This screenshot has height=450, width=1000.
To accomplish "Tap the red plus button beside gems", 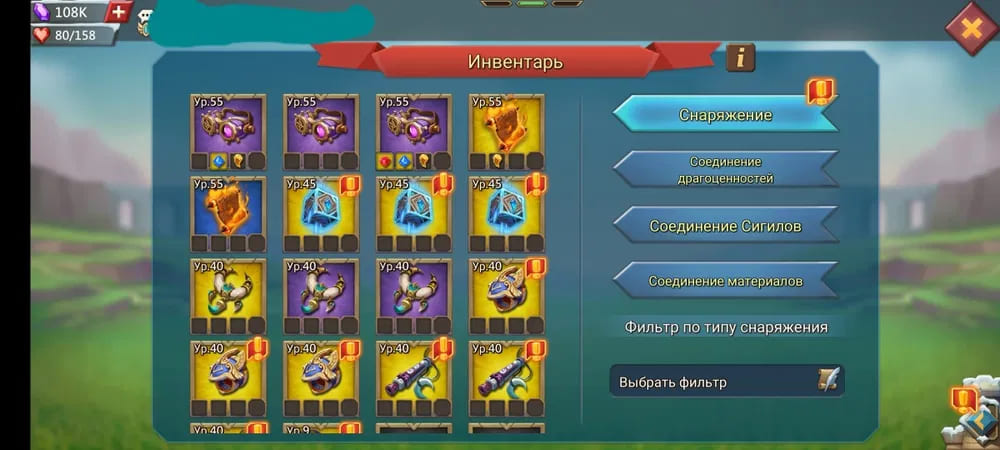I will [119, 12].
